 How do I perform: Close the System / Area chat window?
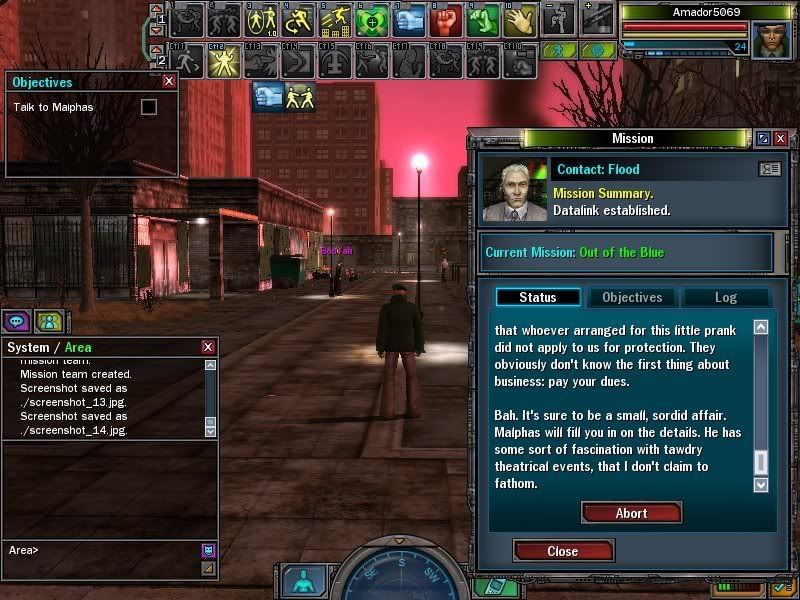pyautogui.click(x=208, y=347)
